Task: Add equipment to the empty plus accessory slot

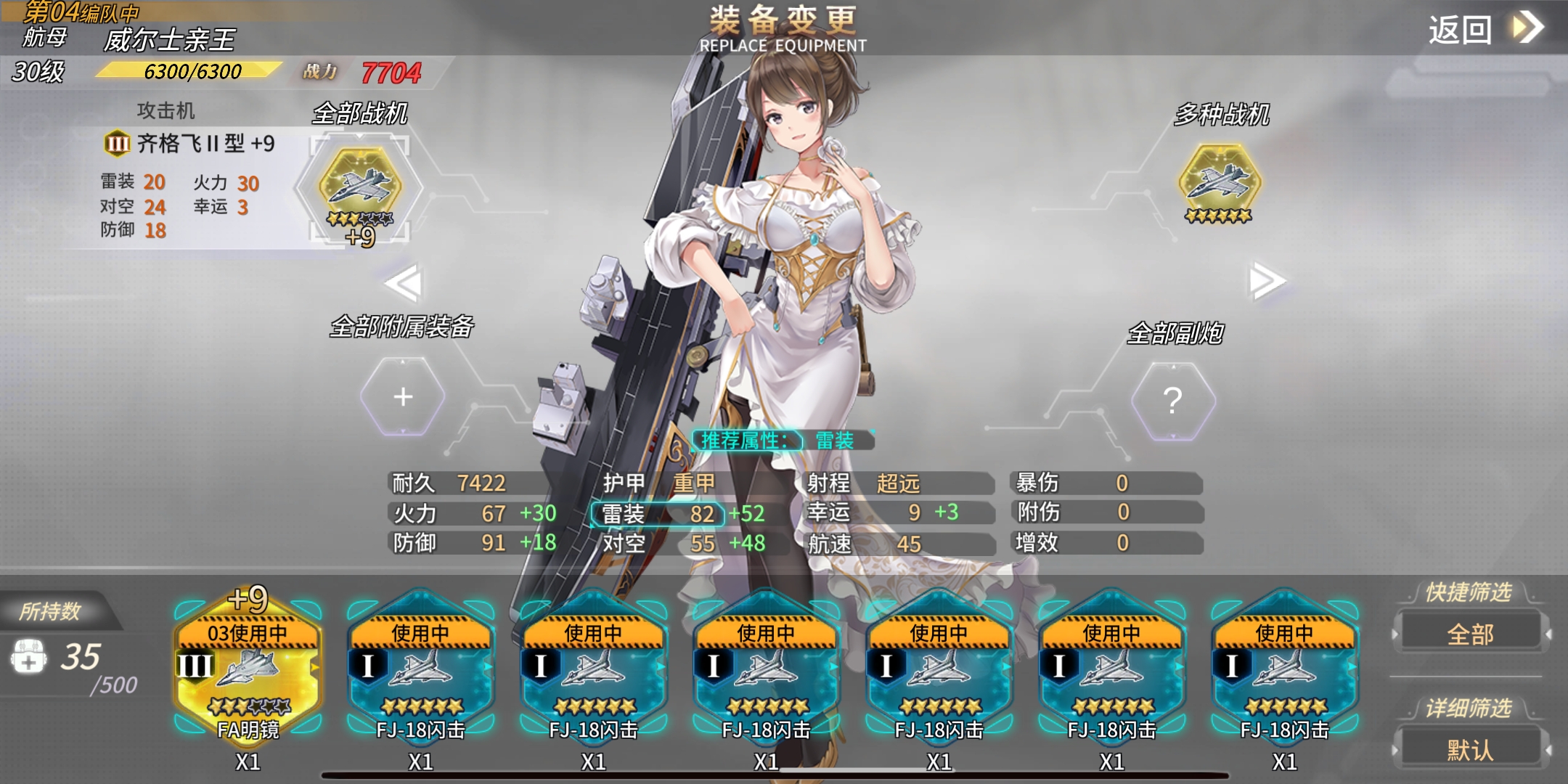Action: [x=403, y=397]
